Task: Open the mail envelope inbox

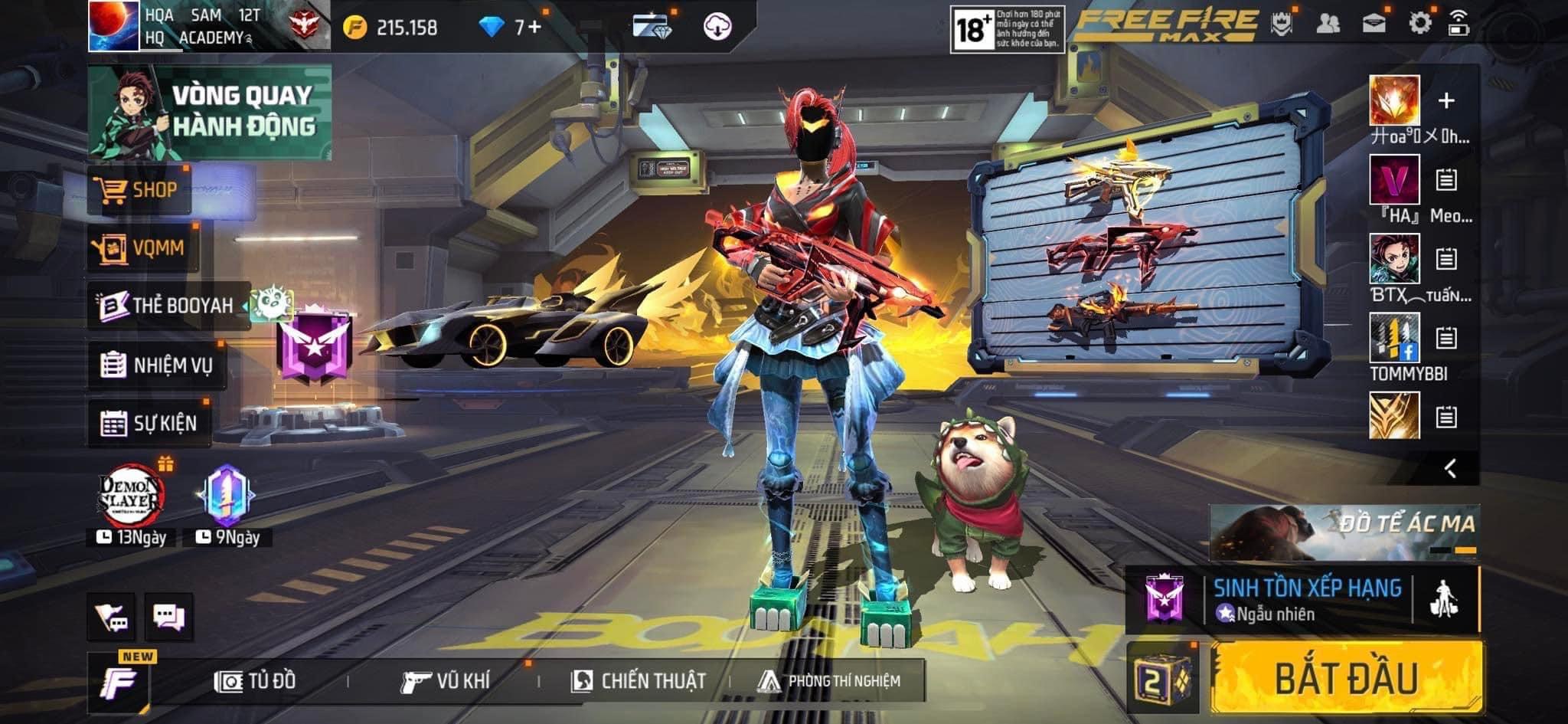Action: point(1374,24)
